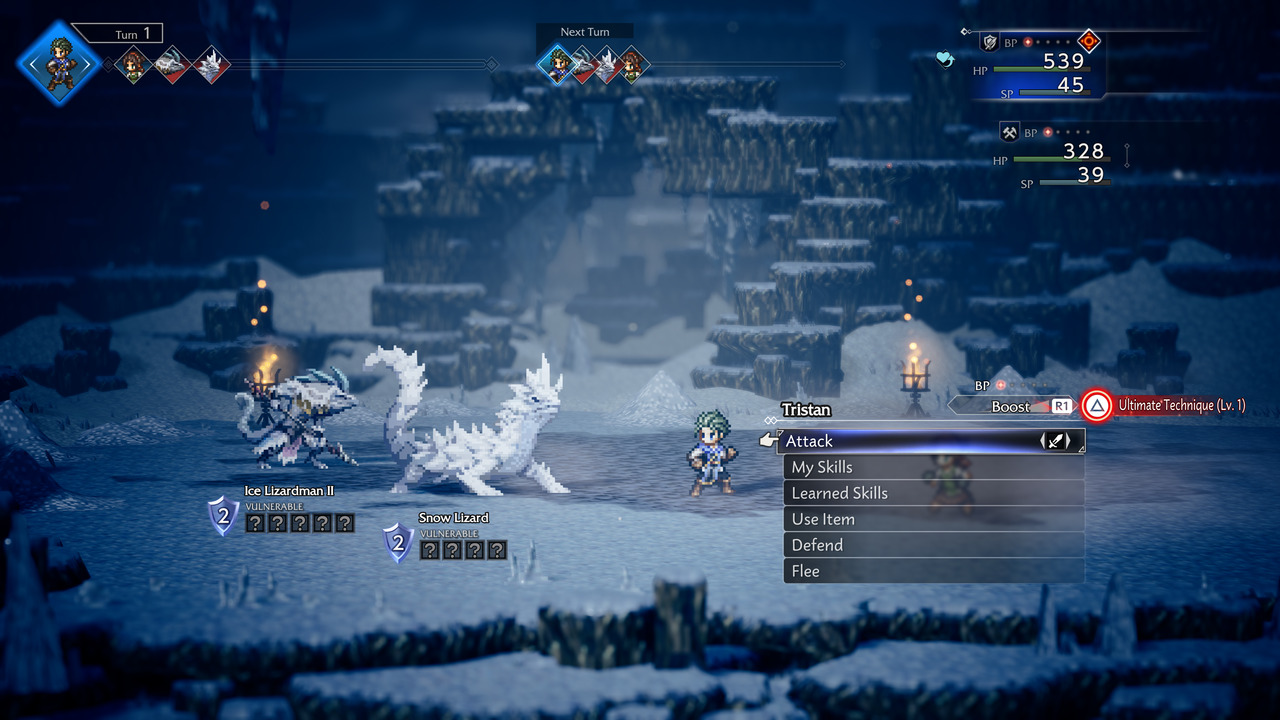Select Use Item command
1280x720 pixels.
(932, 519)
